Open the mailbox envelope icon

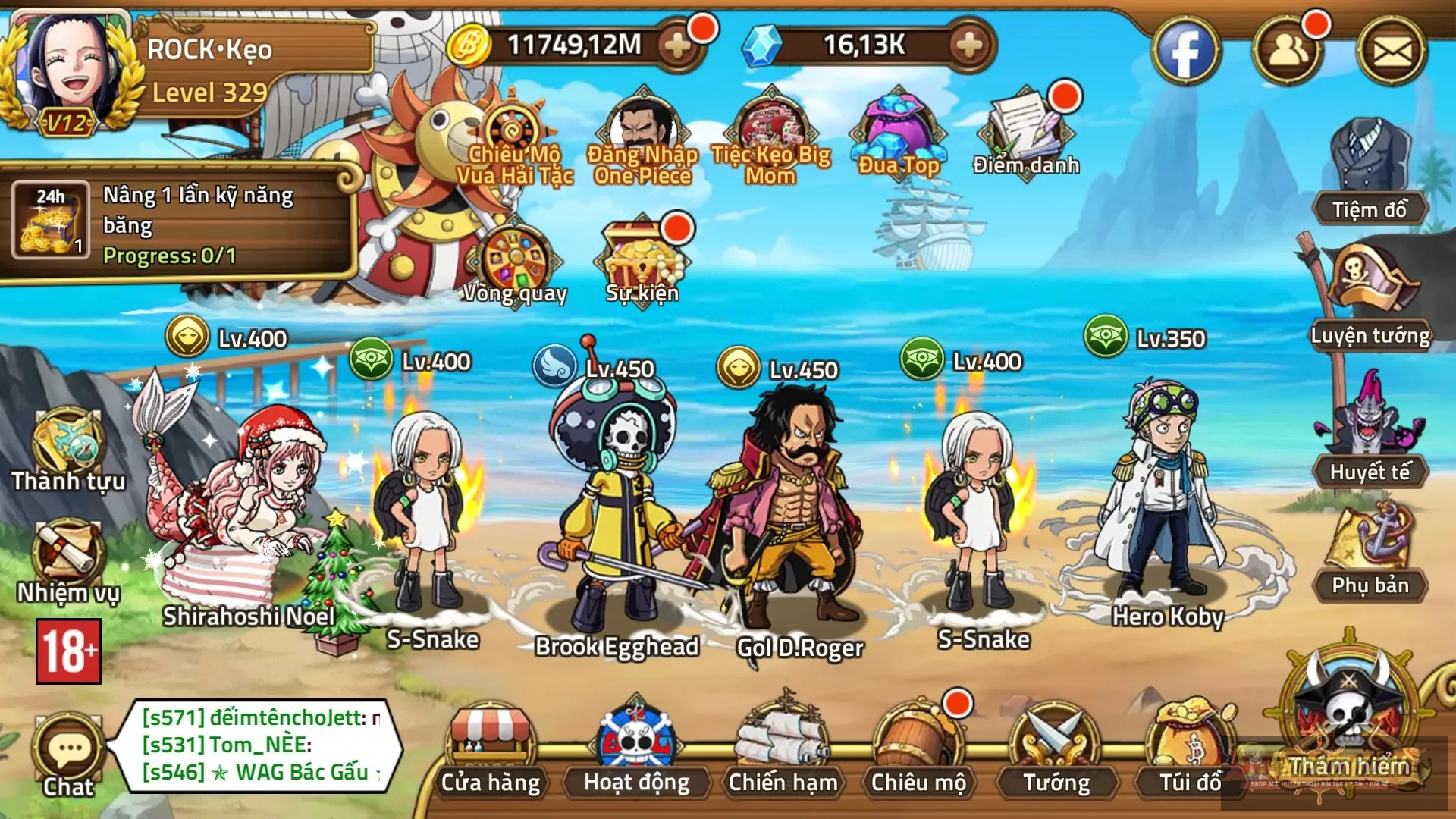tap(1392, 52)
